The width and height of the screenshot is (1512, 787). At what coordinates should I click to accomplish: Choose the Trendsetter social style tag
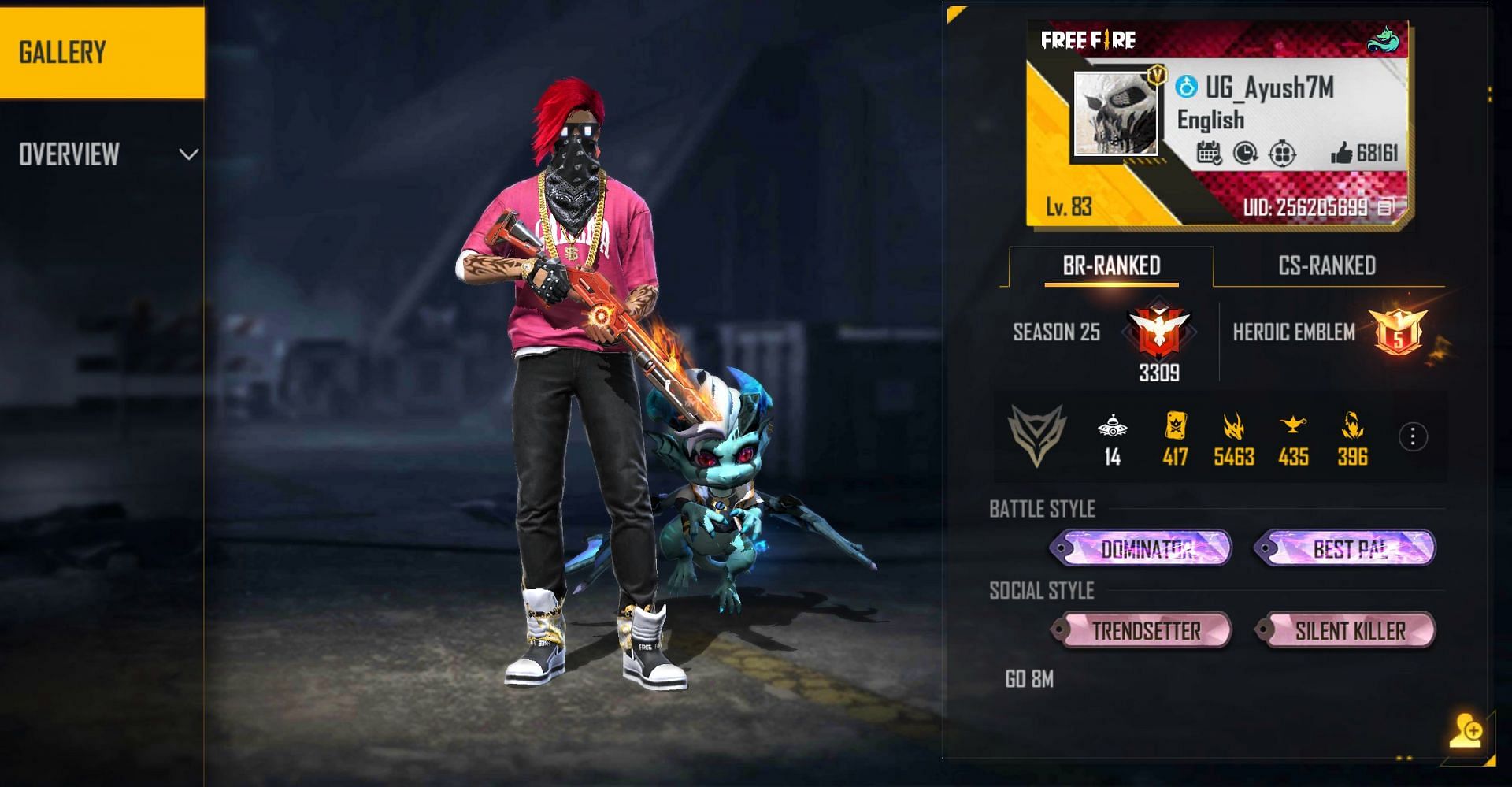(x=1141, y=630)
